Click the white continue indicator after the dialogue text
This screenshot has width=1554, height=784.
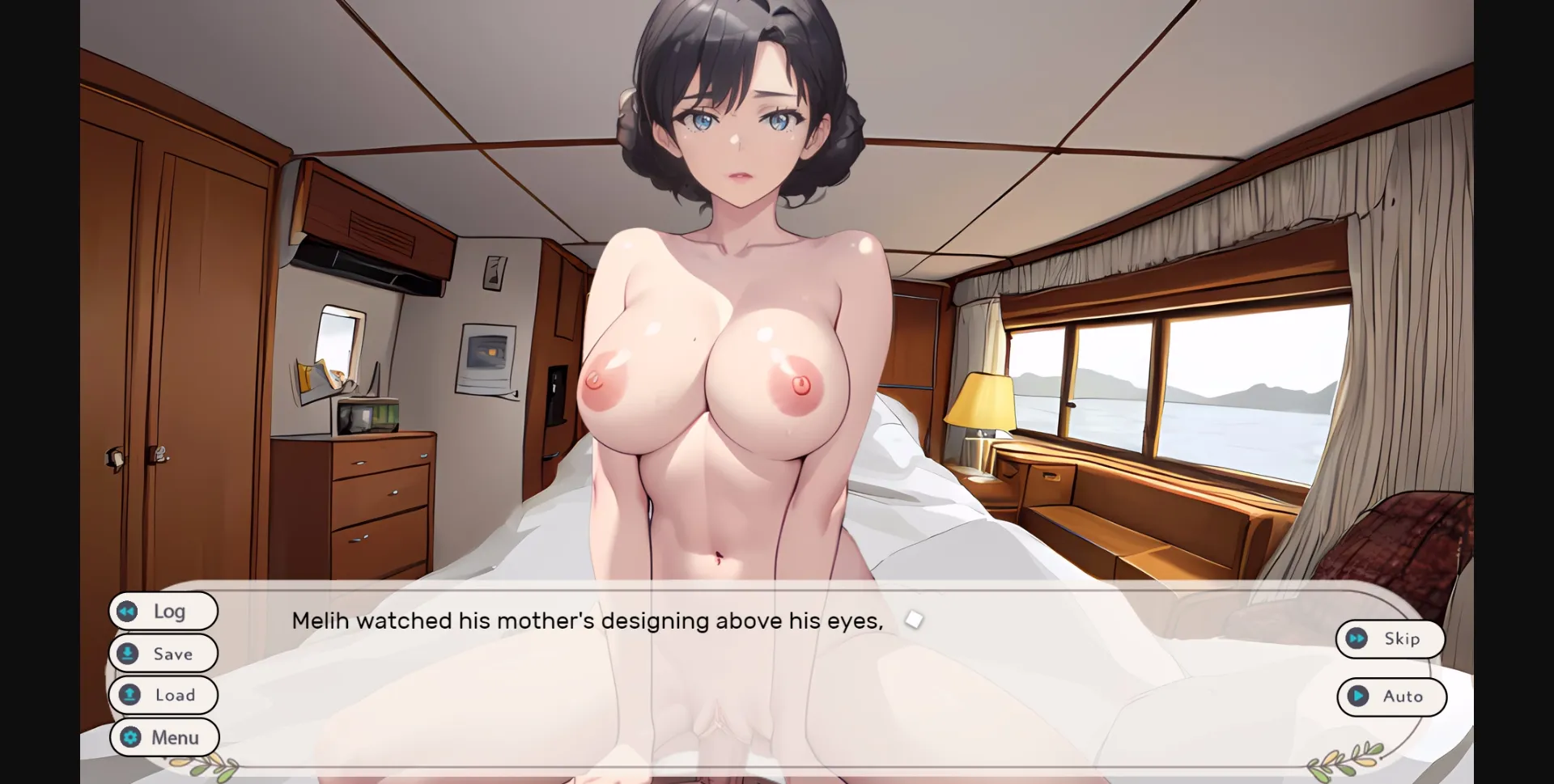[x=914, y=620]
